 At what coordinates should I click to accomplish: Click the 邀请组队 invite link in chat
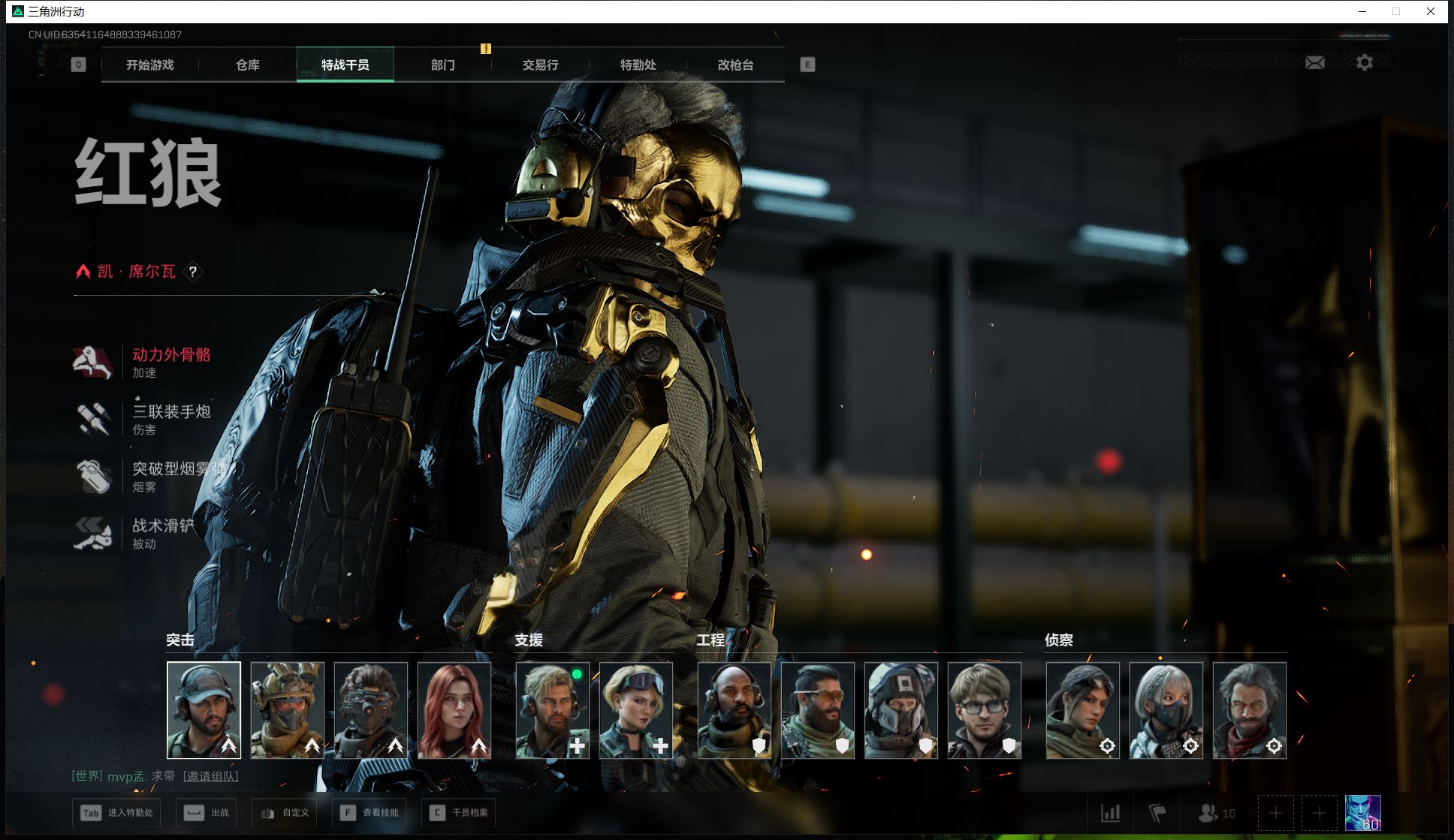[210, 776]
